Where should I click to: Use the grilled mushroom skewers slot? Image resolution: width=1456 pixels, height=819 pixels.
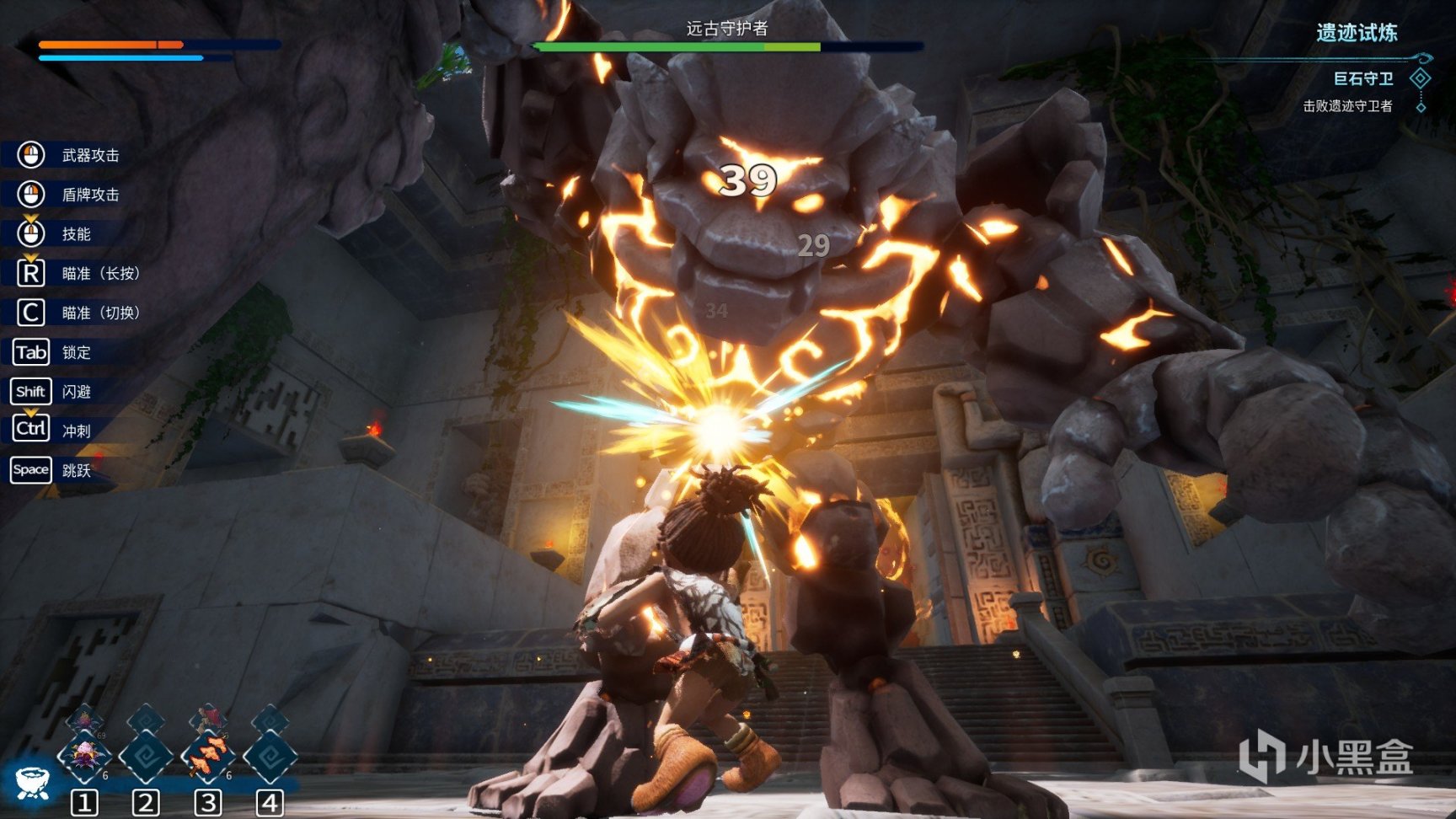click(x=207, y=756)
